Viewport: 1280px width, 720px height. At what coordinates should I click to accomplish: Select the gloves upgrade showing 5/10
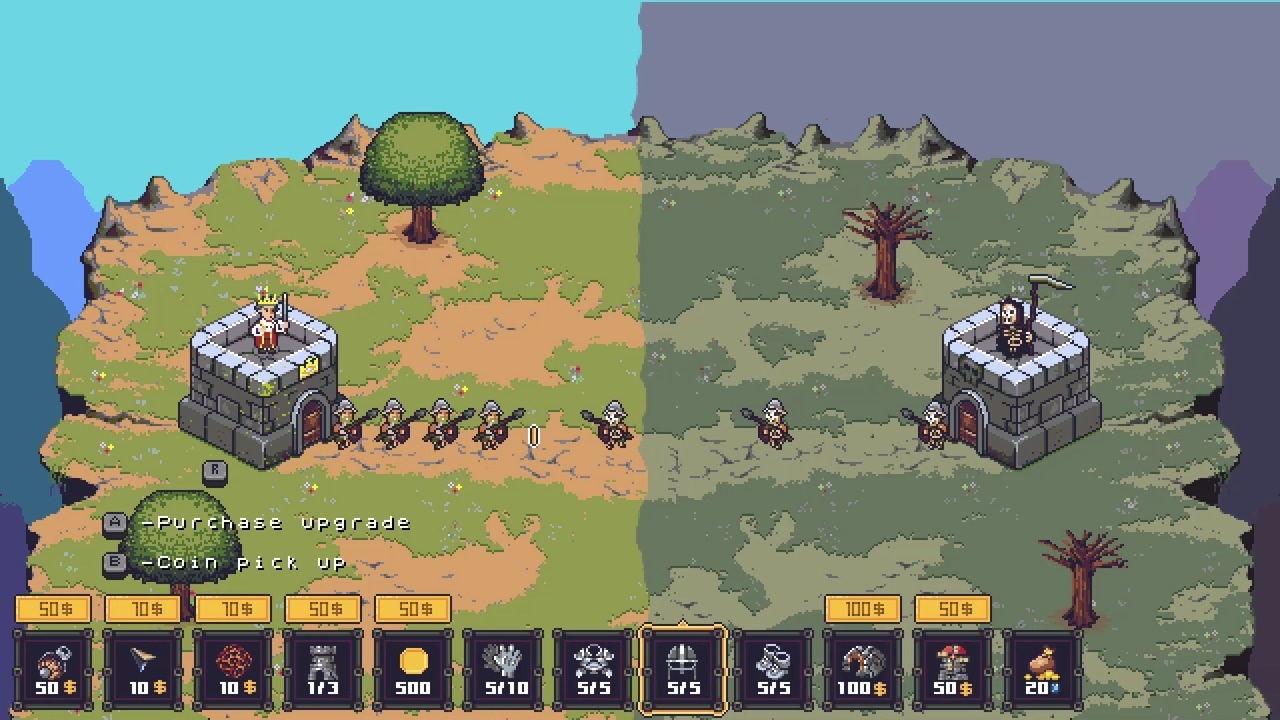pos(503,665)
